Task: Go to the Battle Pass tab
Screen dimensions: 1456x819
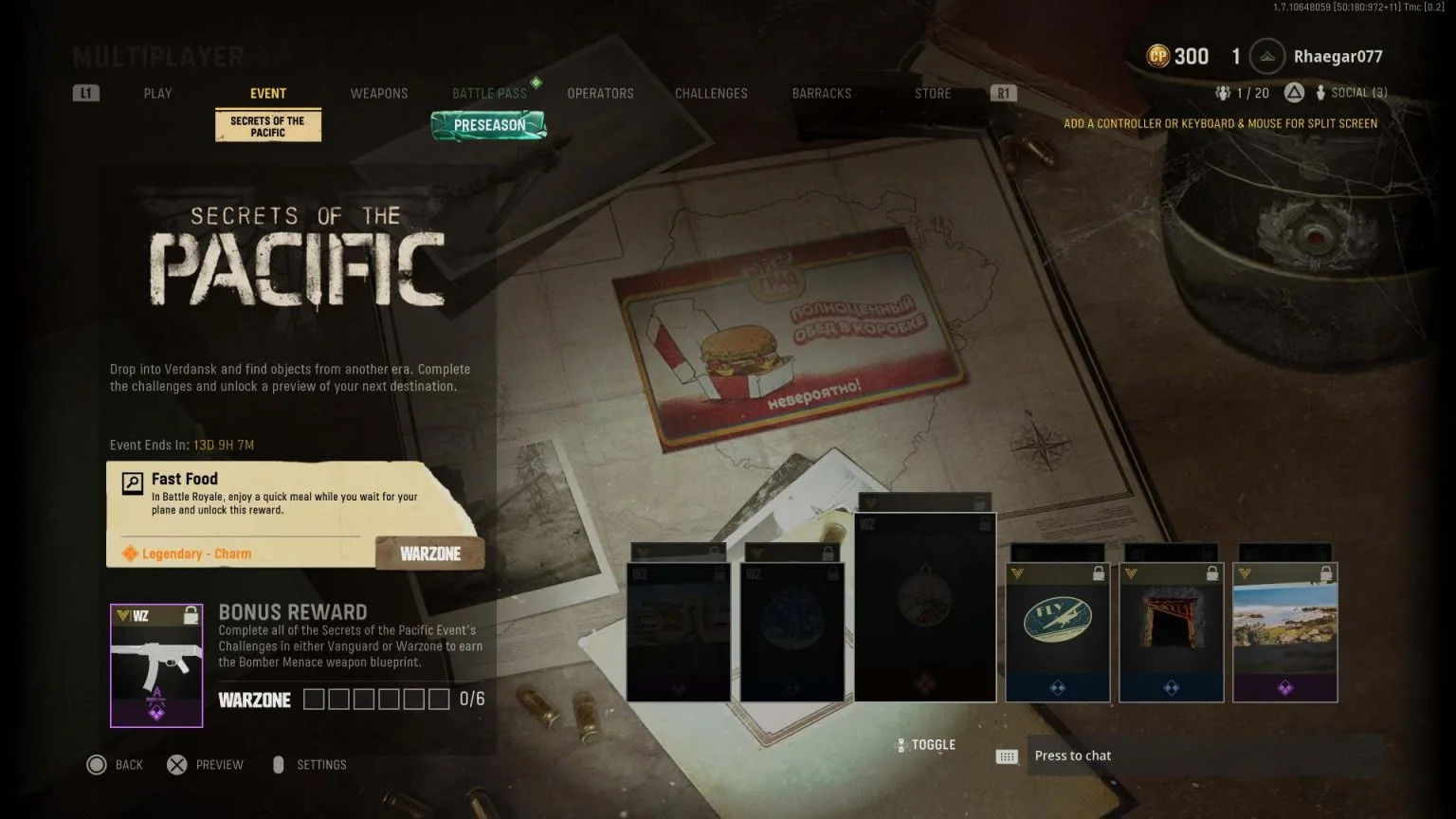Action: point(489,93)
